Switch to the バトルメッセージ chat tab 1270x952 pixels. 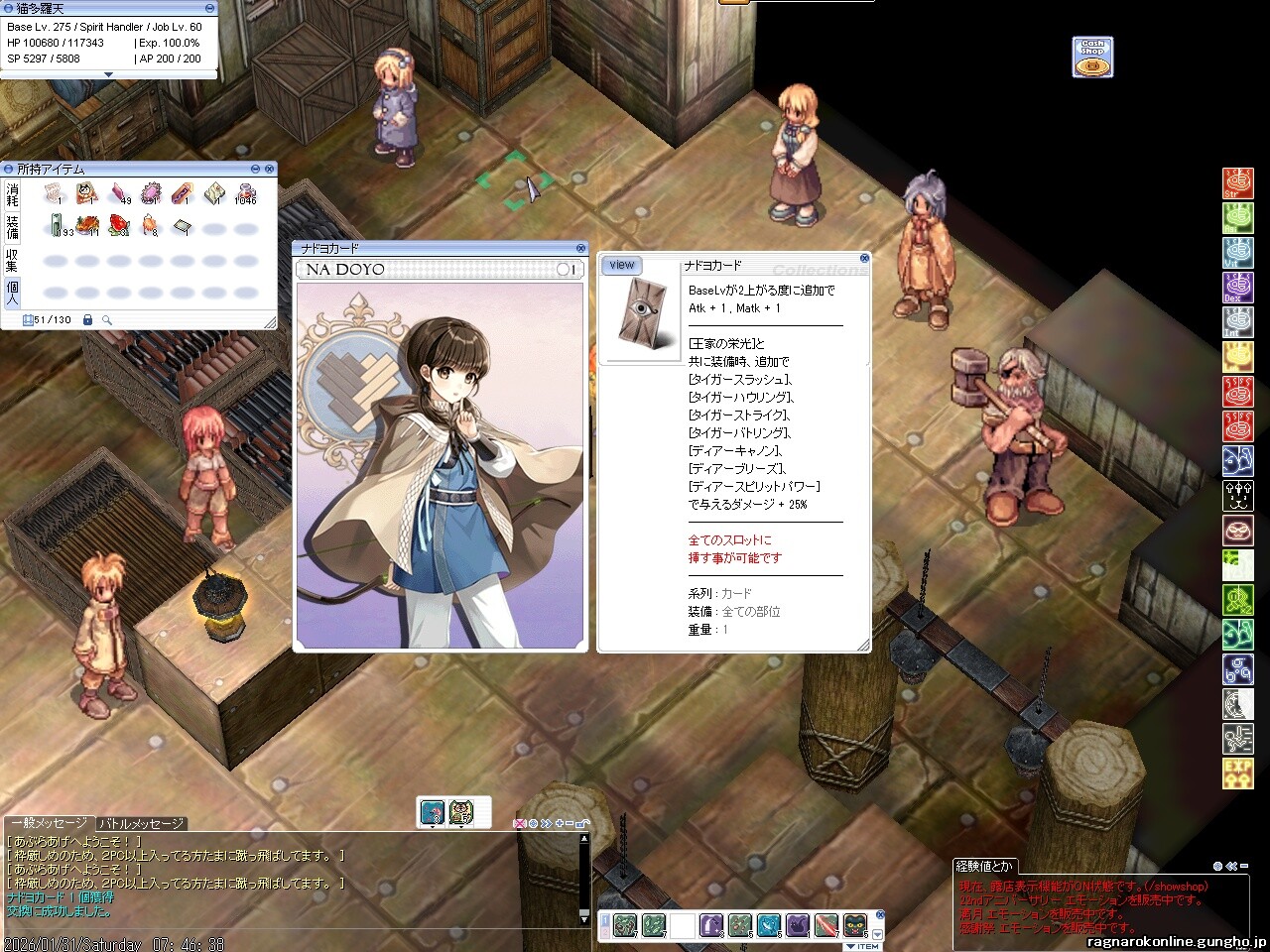coord(141,823)
